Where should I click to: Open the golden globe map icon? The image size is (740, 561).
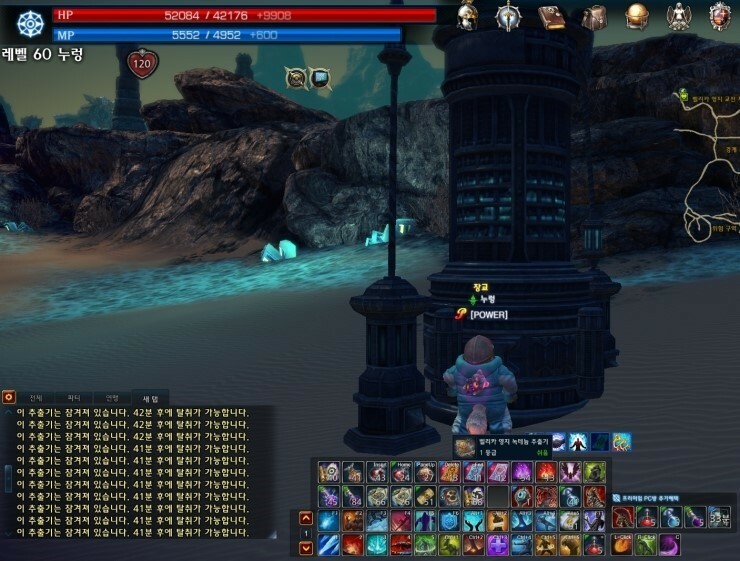click(x=637, y=16)
